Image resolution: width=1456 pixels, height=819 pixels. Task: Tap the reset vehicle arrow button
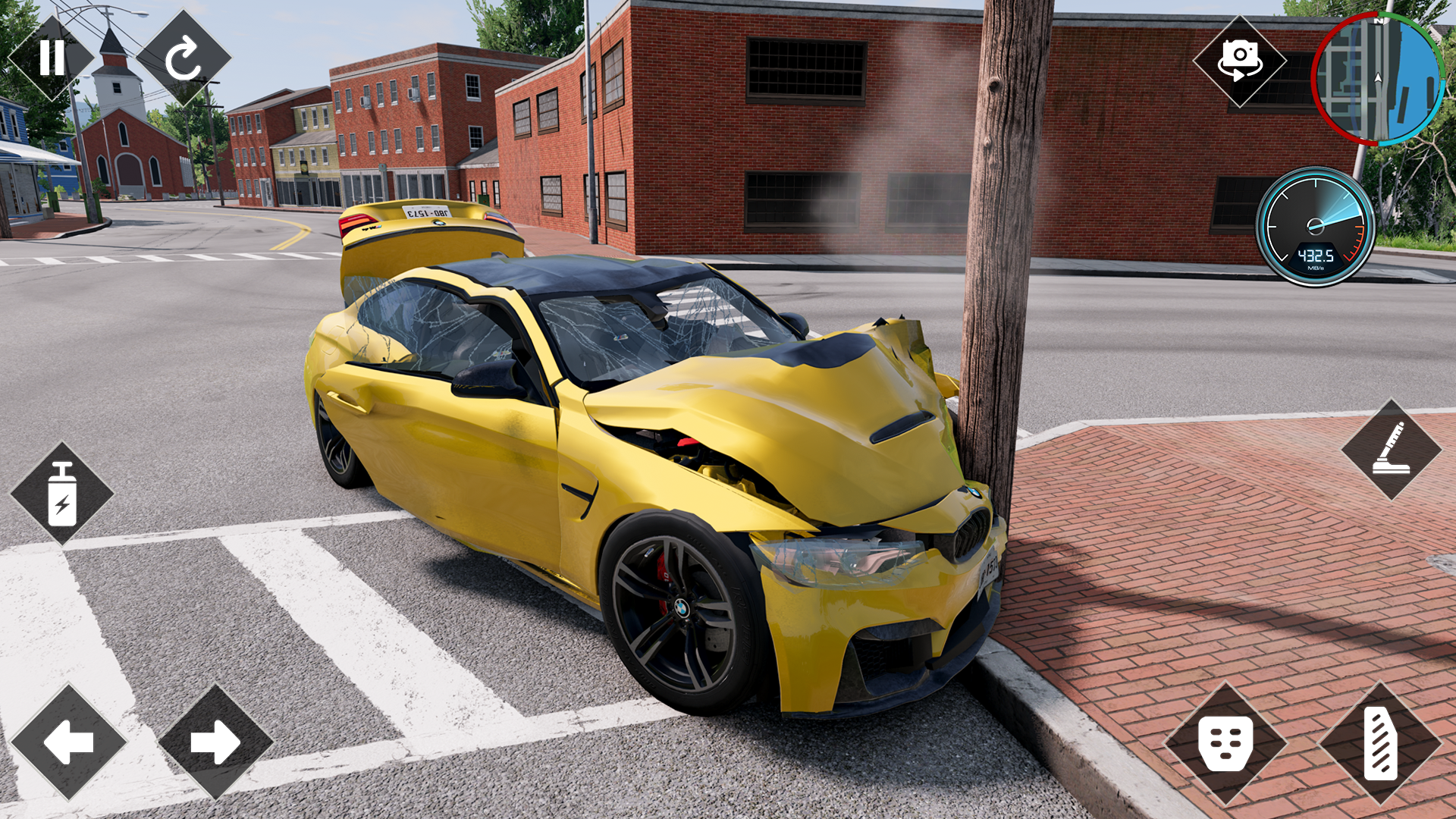(183, 58)
